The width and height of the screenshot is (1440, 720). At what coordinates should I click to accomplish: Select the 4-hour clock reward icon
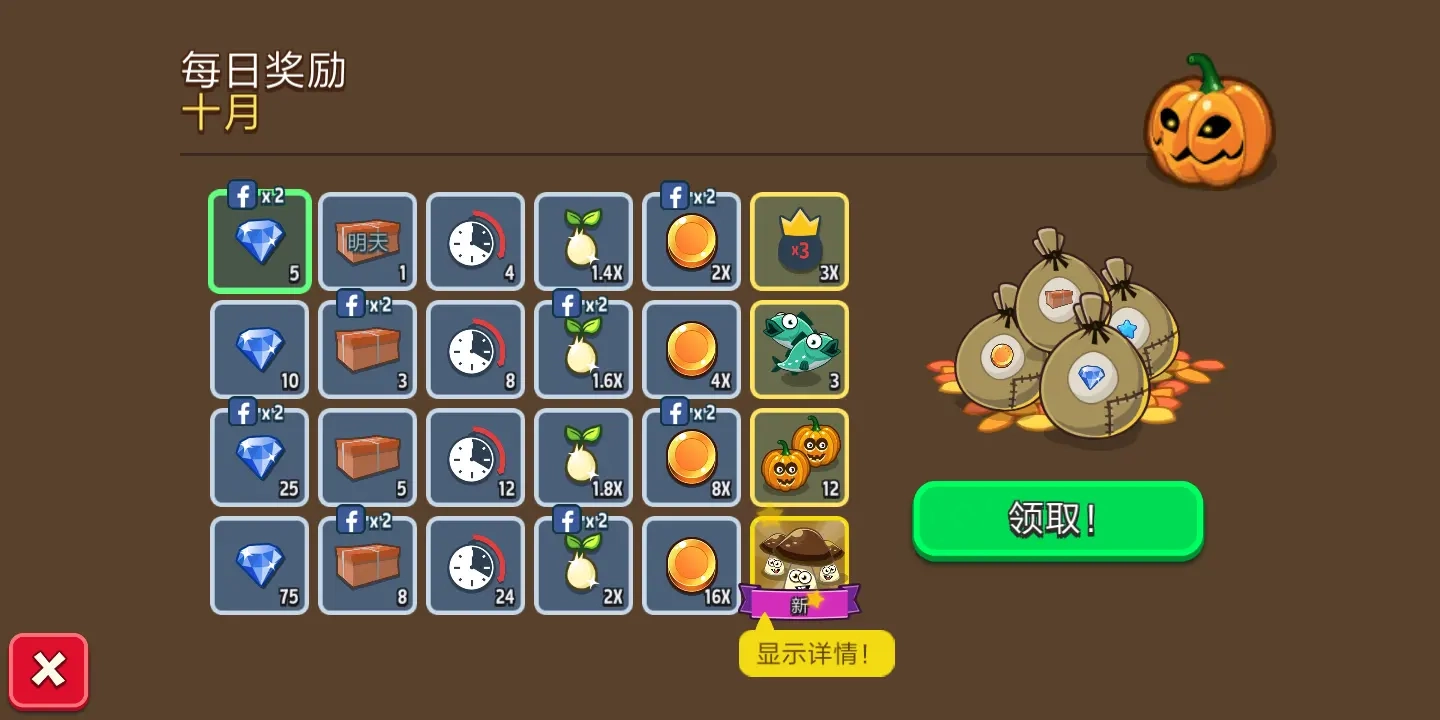point(475,241)
